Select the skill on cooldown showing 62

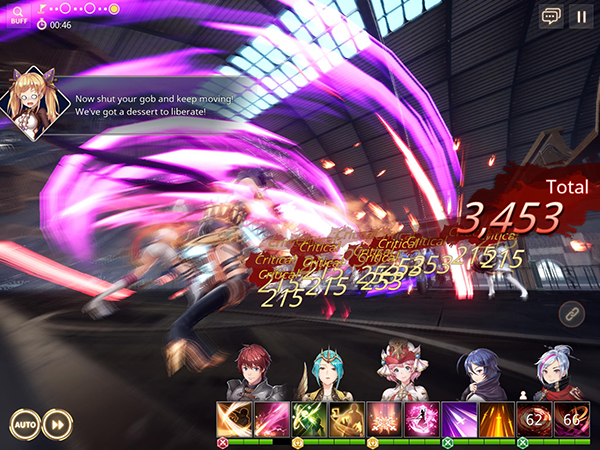pos(533,418)
